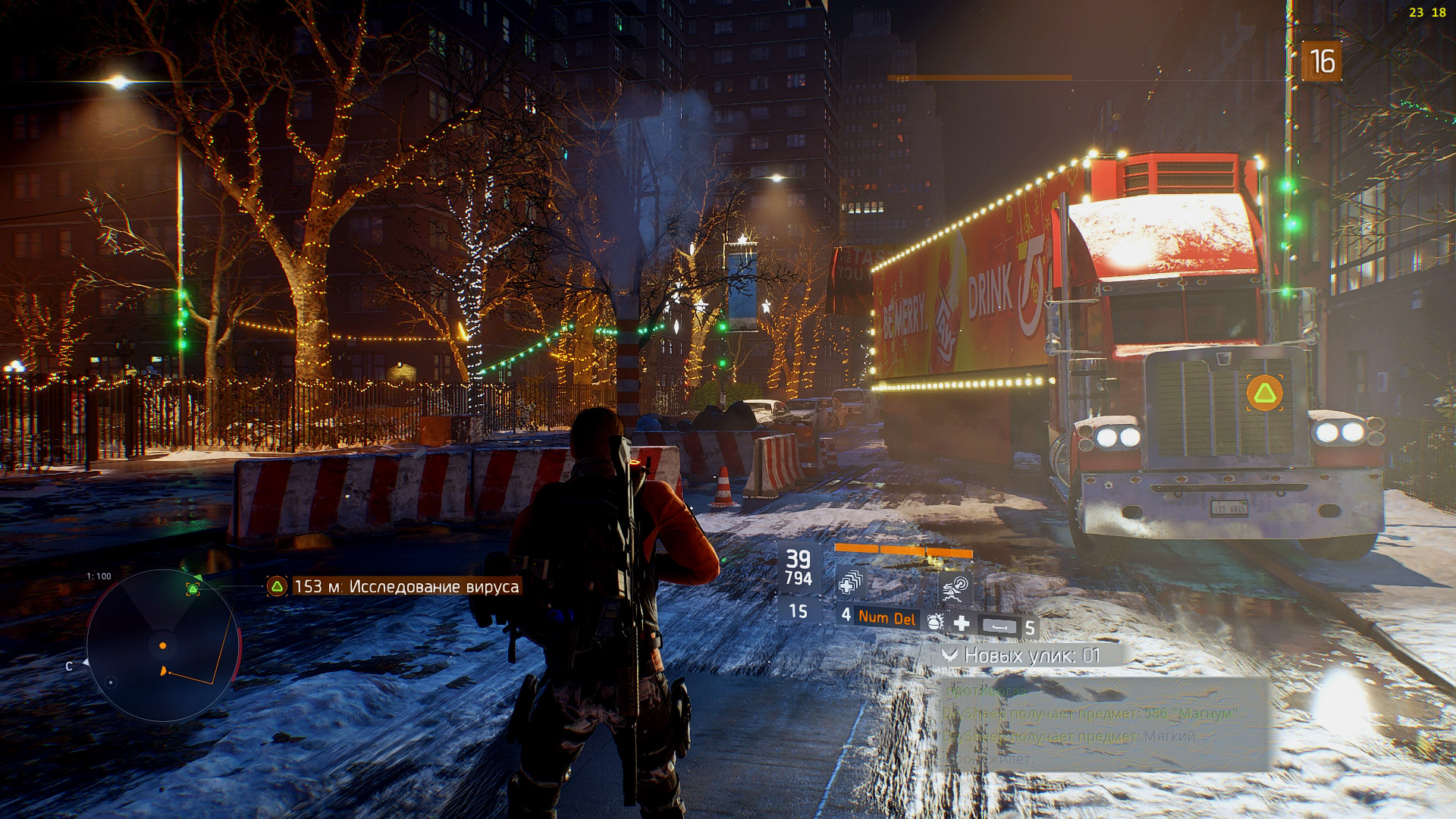
Task: Click the plus icon between grenade and consumable slots
Action: click(x=962, y=624)
